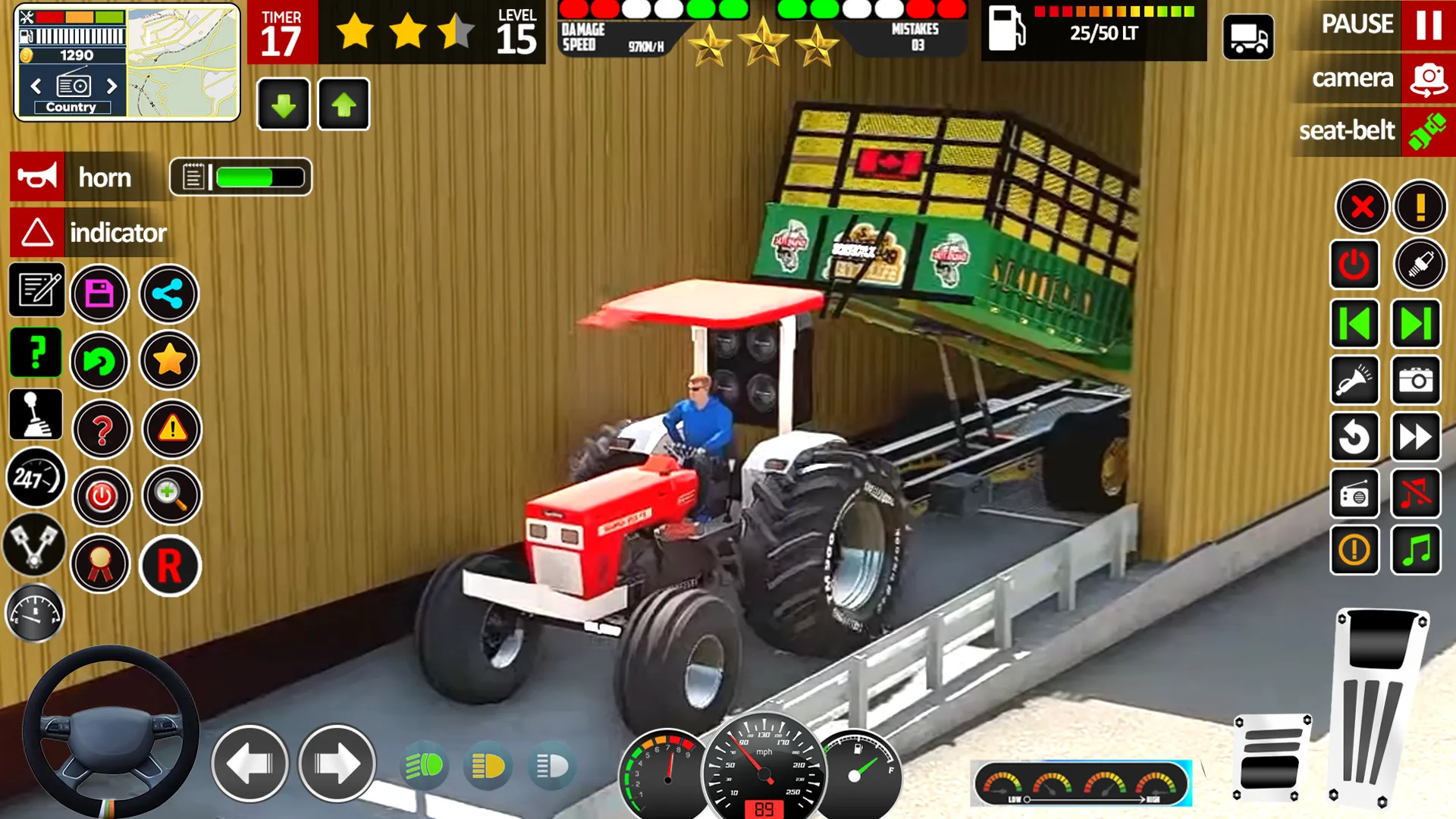Open the next radio station with right chevron

[112, 86]
